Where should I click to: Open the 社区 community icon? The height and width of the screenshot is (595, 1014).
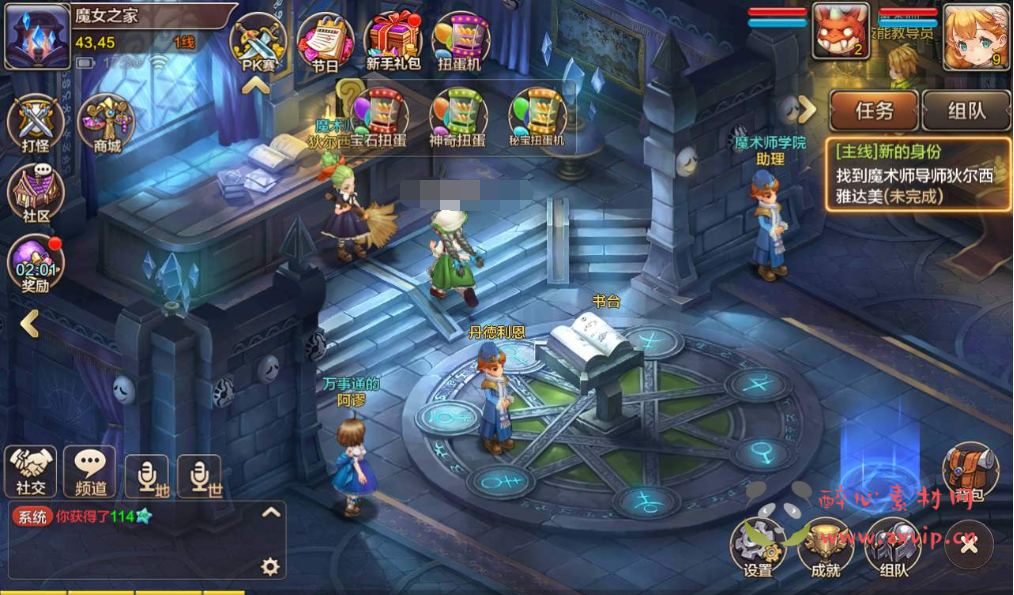click(x=35, y=190)
